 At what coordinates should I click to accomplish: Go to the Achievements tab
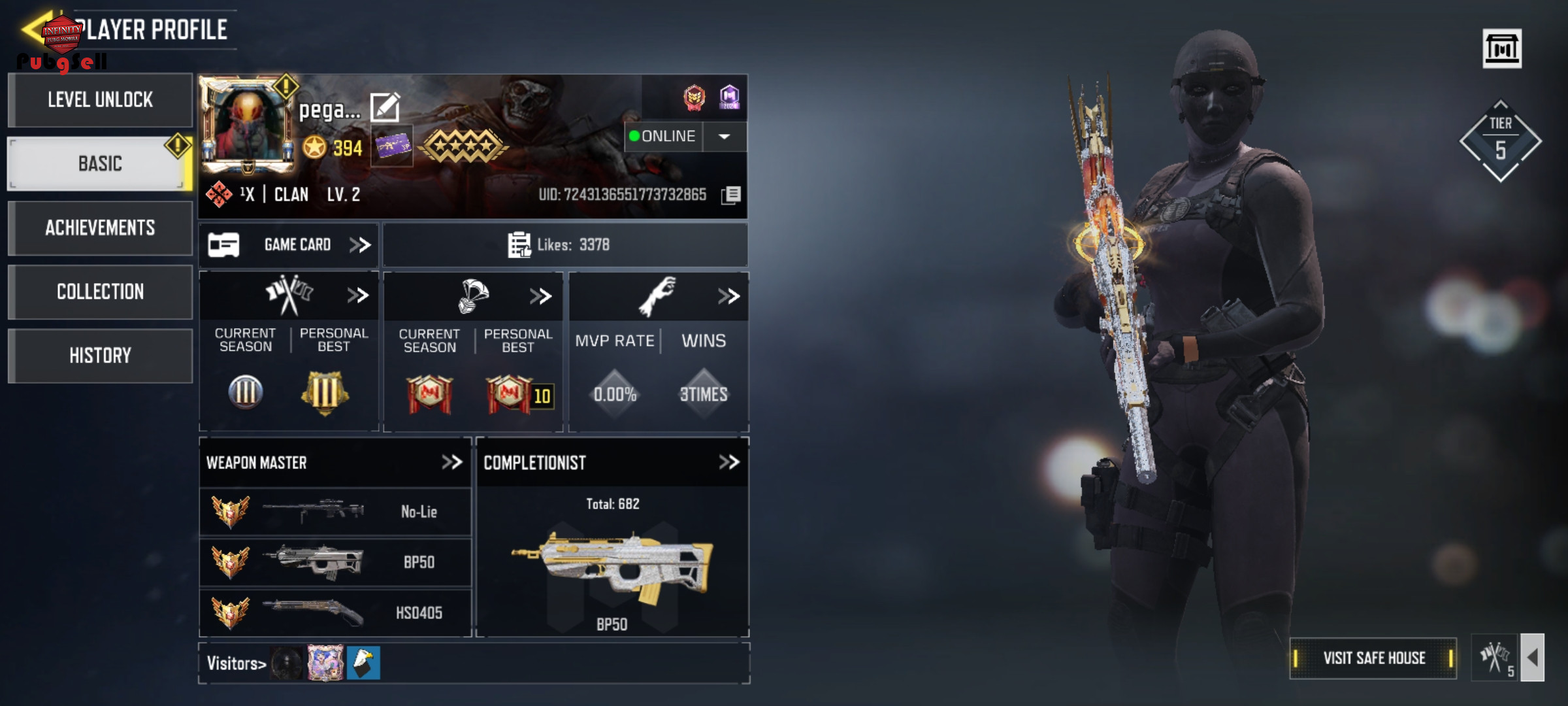(100, 227)
